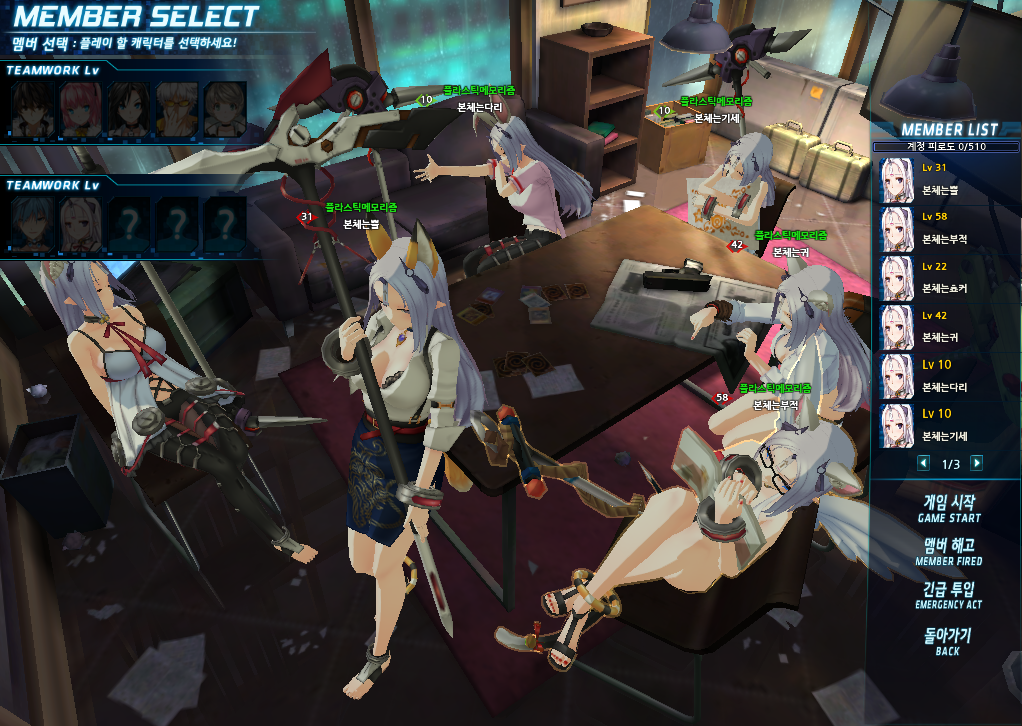Go to the previous member list page
The image size is (1022, 726).
pyautogui.click(x=923, y=463)
